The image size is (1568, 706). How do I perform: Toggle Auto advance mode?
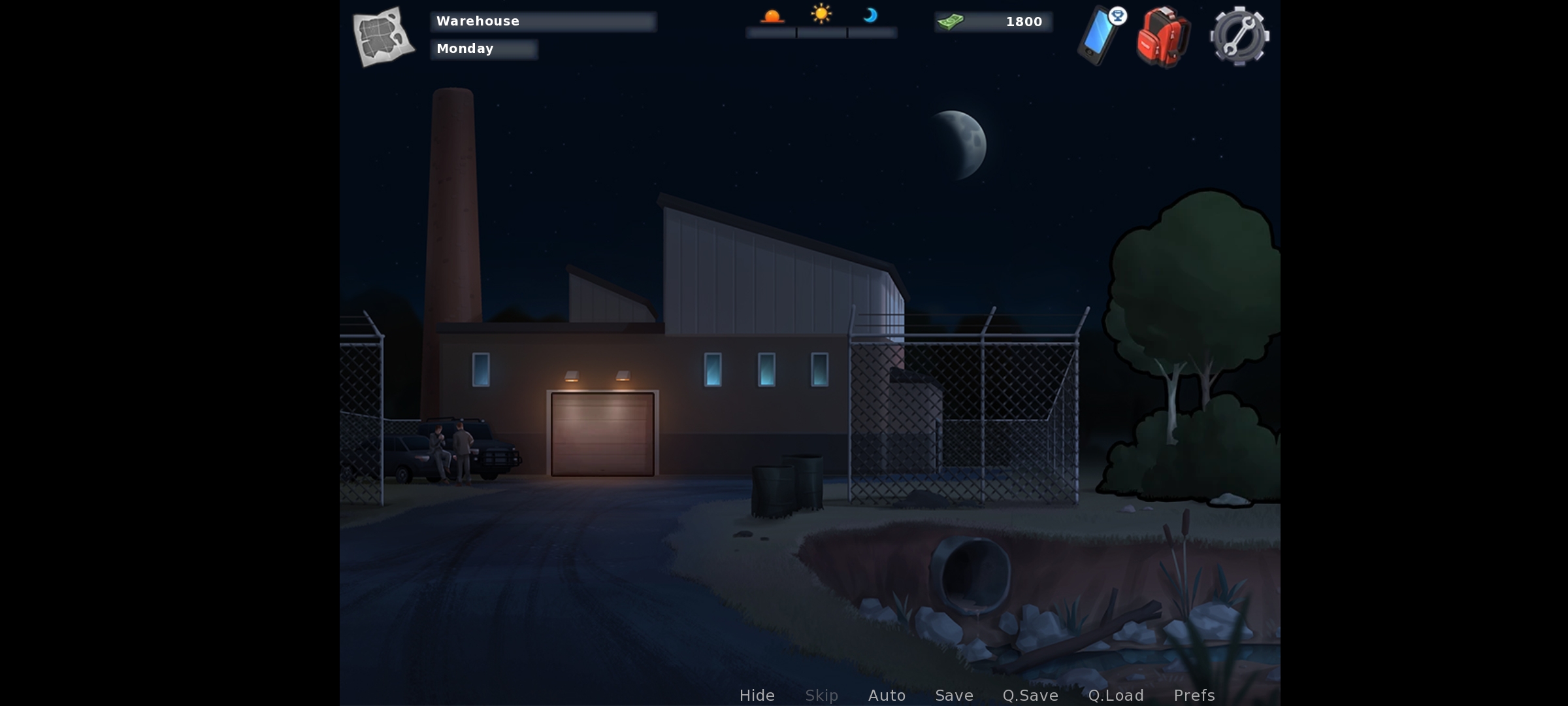click(x=887, y=695)
